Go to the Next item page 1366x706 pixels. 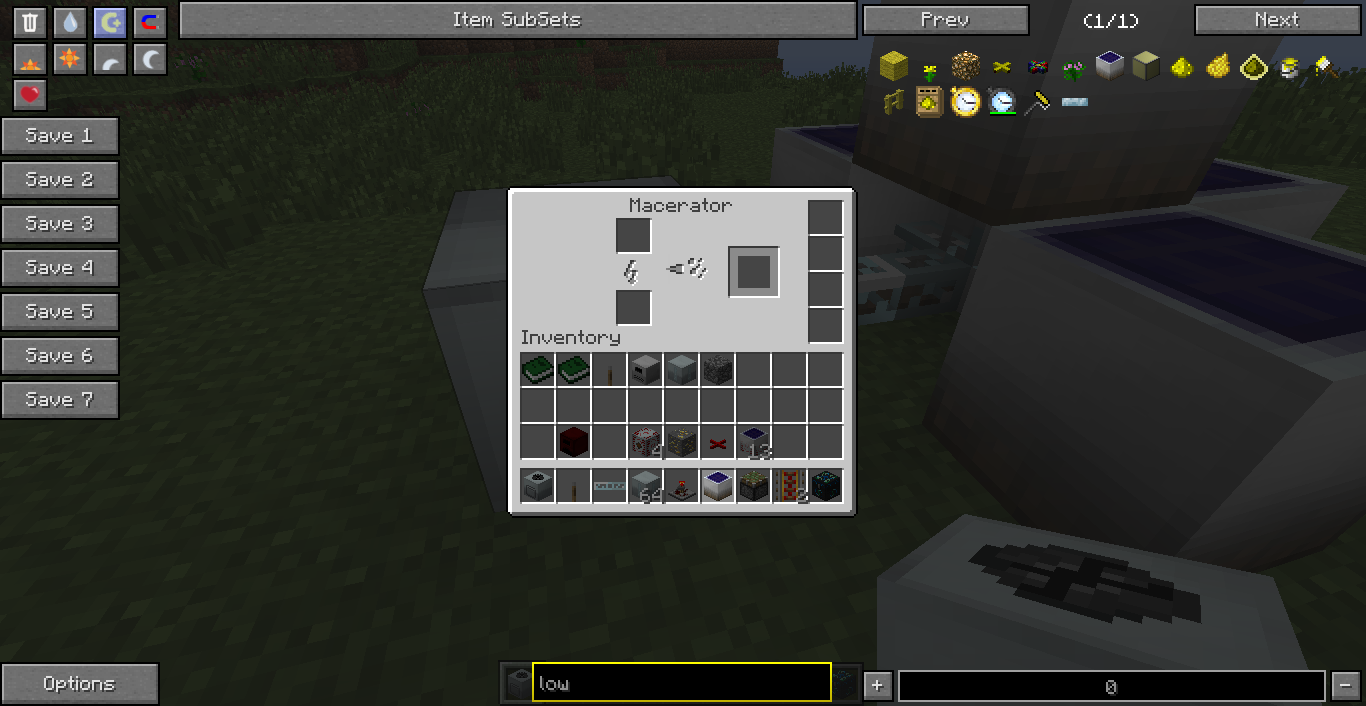[x=1277, y=20]
